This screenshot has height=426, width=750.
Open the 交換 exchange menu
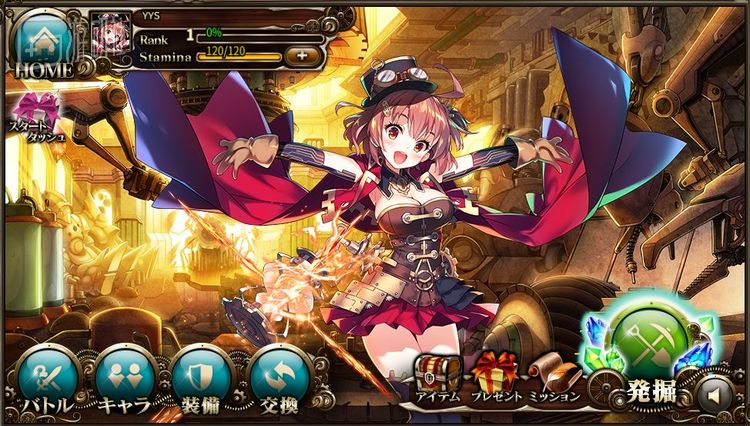click(x=278, y=379)
